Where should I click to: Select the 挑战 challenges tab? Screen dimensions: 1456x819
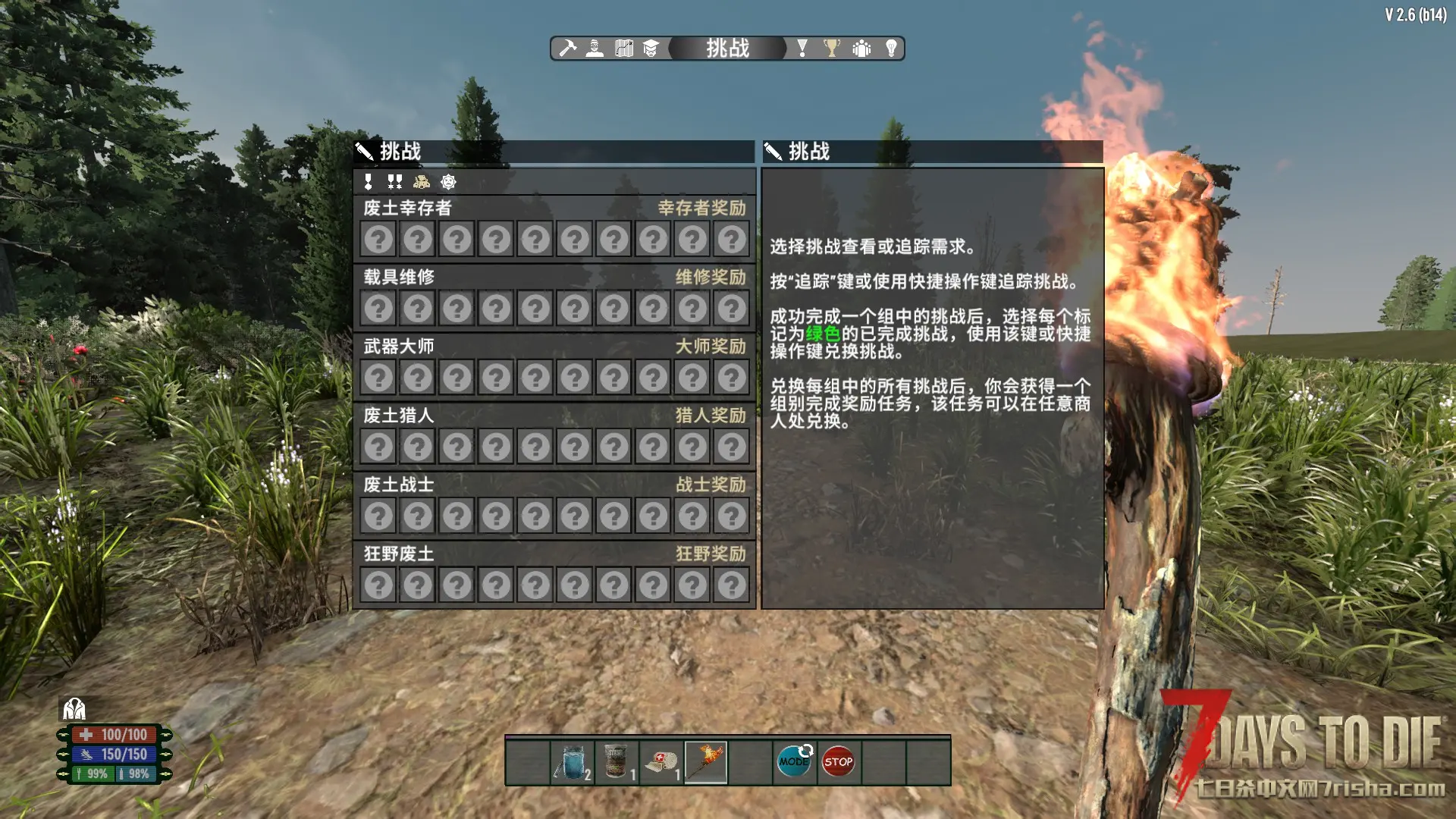(727, 49)
